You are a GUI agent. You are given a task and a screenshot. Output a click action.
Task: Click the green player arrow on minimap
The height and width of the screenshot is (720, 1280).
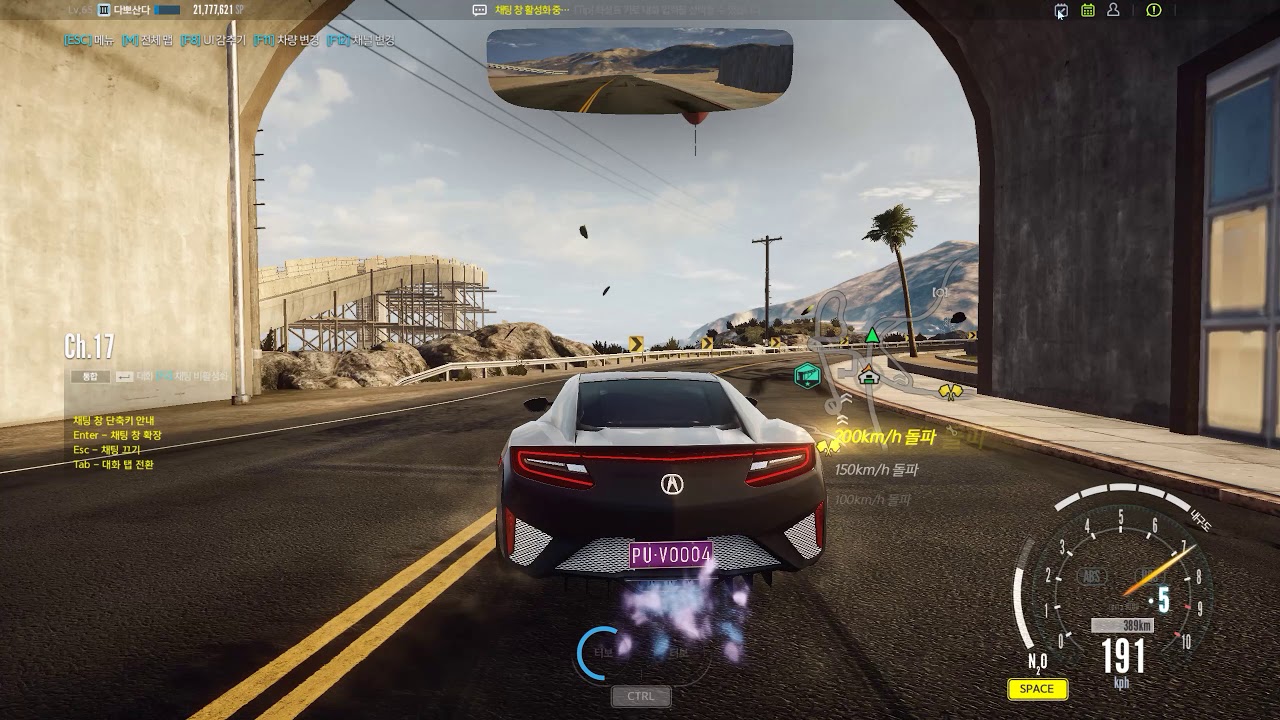[872, 335]
